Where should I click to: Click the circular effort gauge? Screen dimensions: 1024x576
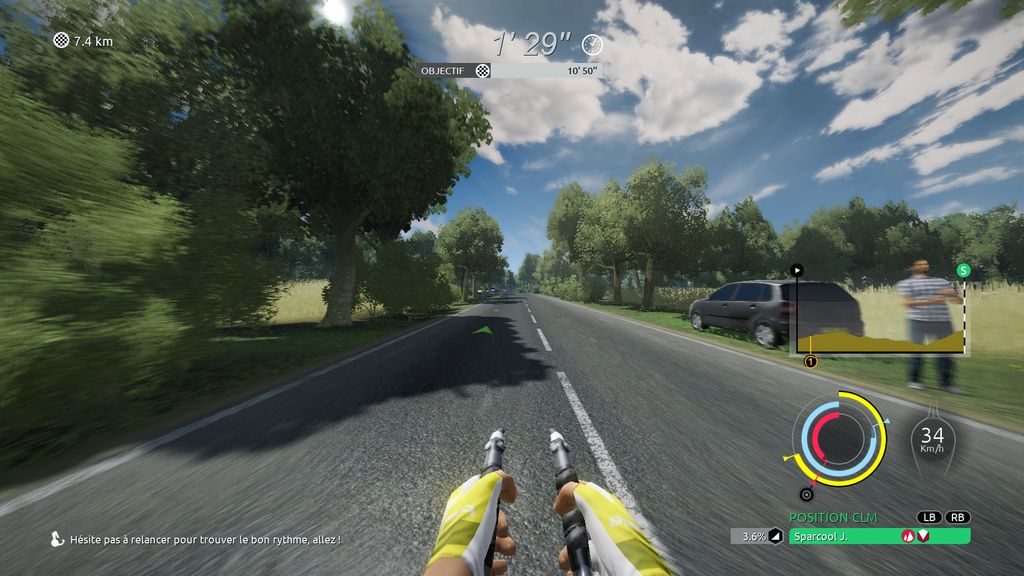click(839, 438)
